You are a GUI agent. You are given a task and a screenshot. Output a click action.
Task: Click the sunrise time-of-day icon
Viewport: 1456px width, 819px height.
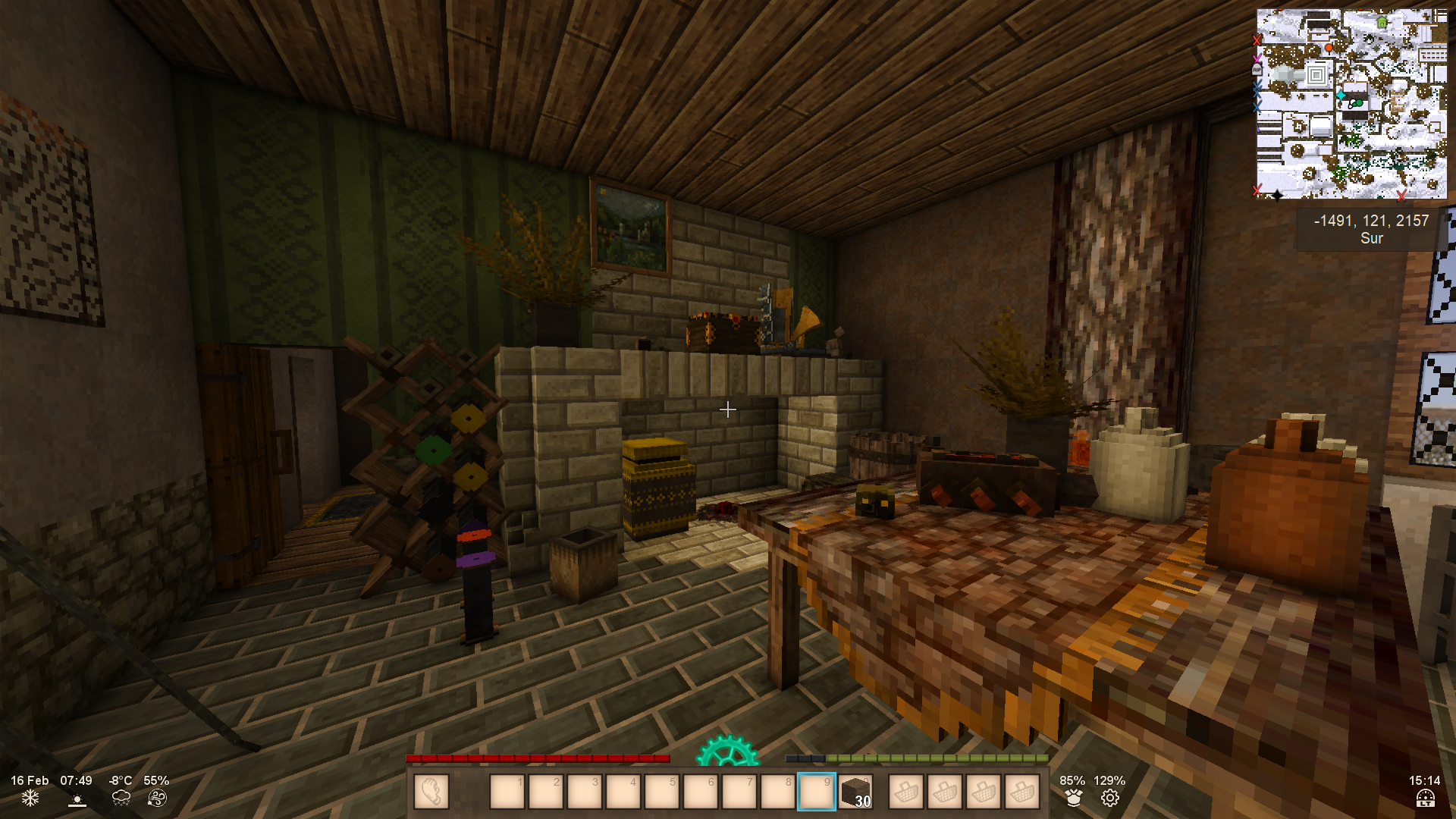77,799
